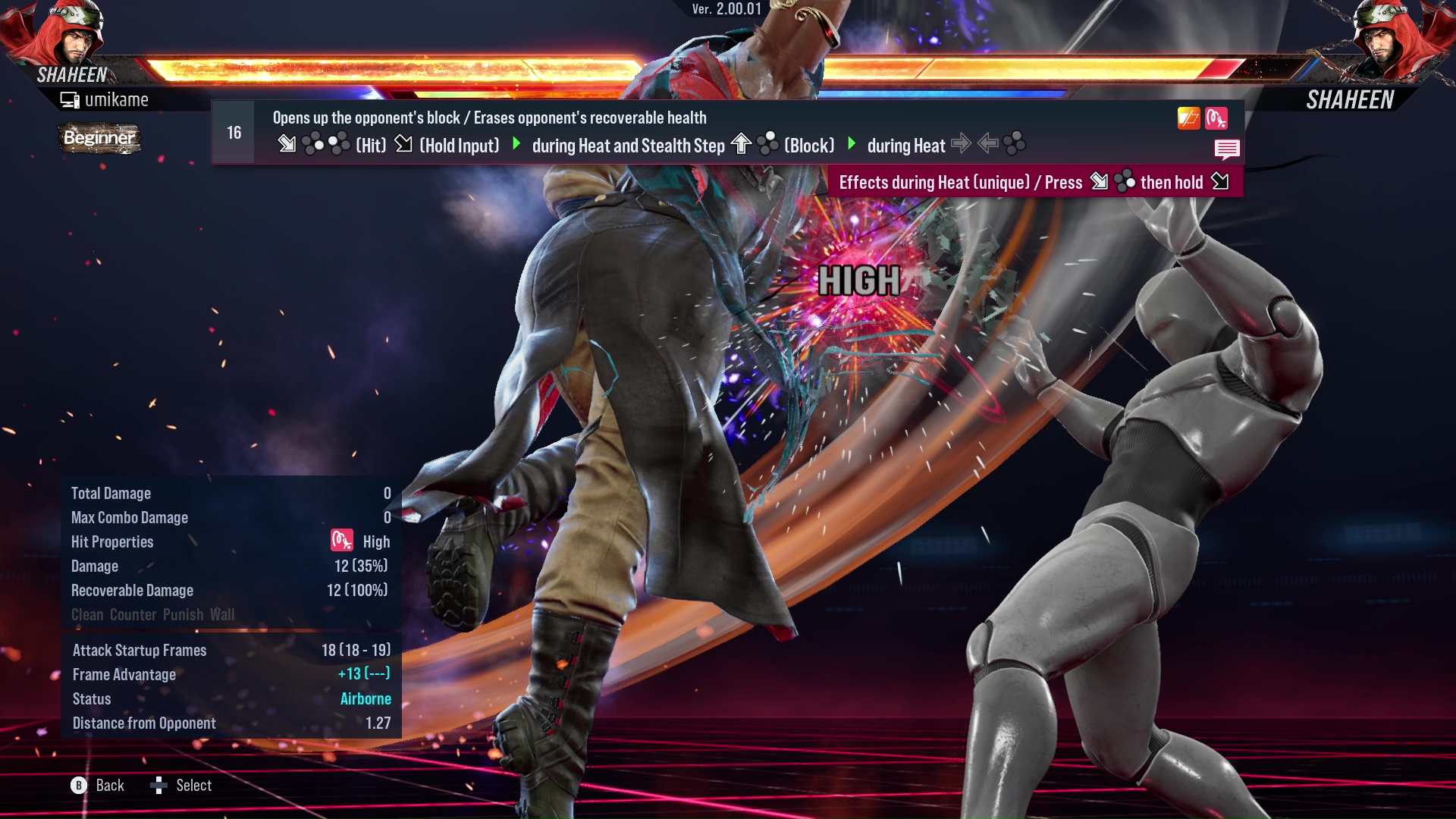Select the Beginner rank badge

(x=99, y=138)
